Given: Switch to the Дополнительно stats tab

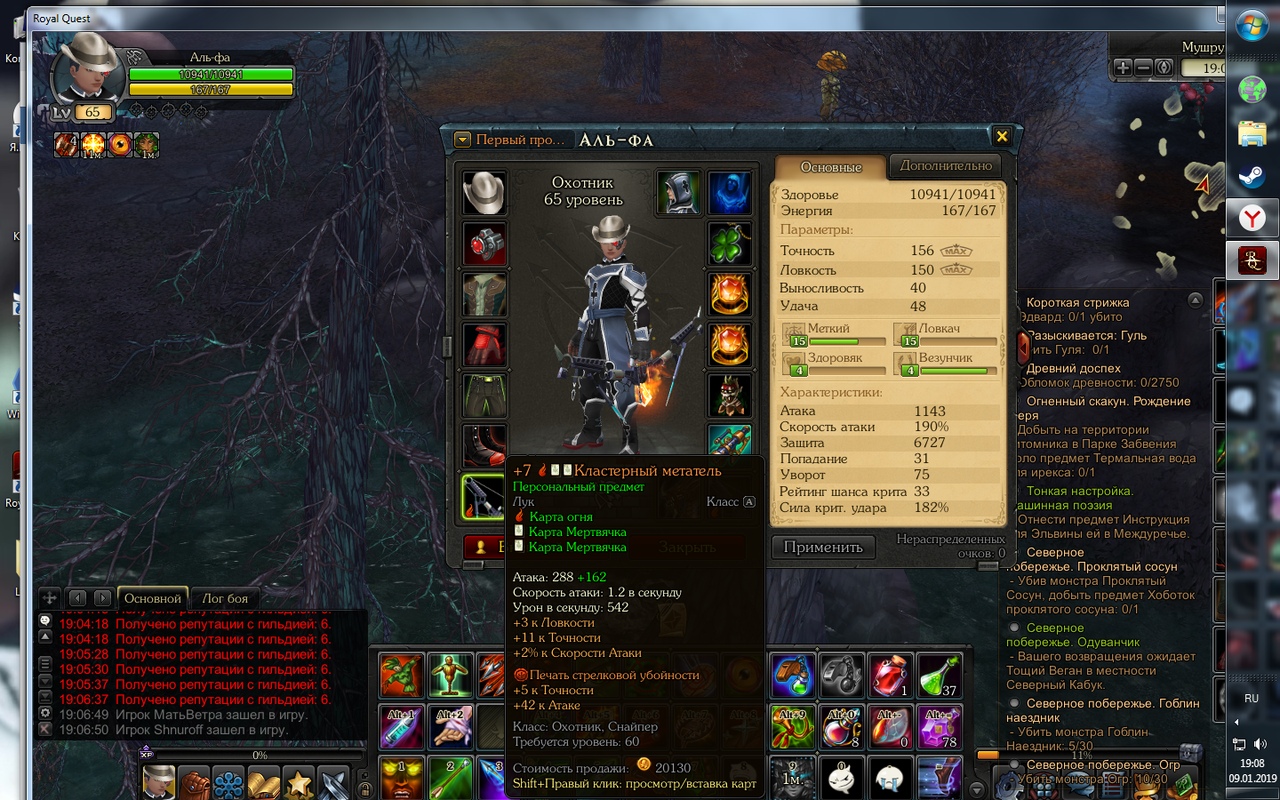Looking at the screenshot, I should 945,166.
